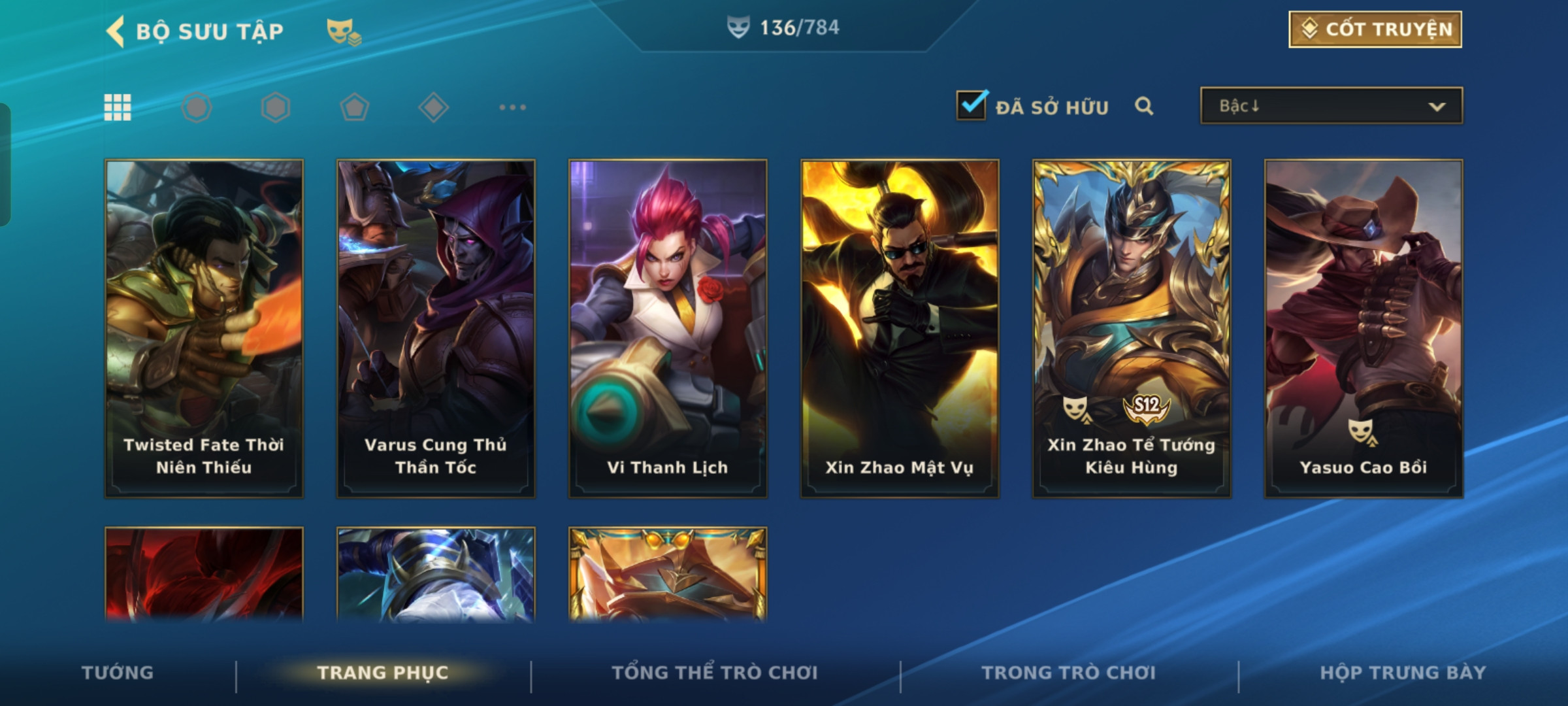
Task: Switch to the Tướng tab
Action: click(118, 673)
